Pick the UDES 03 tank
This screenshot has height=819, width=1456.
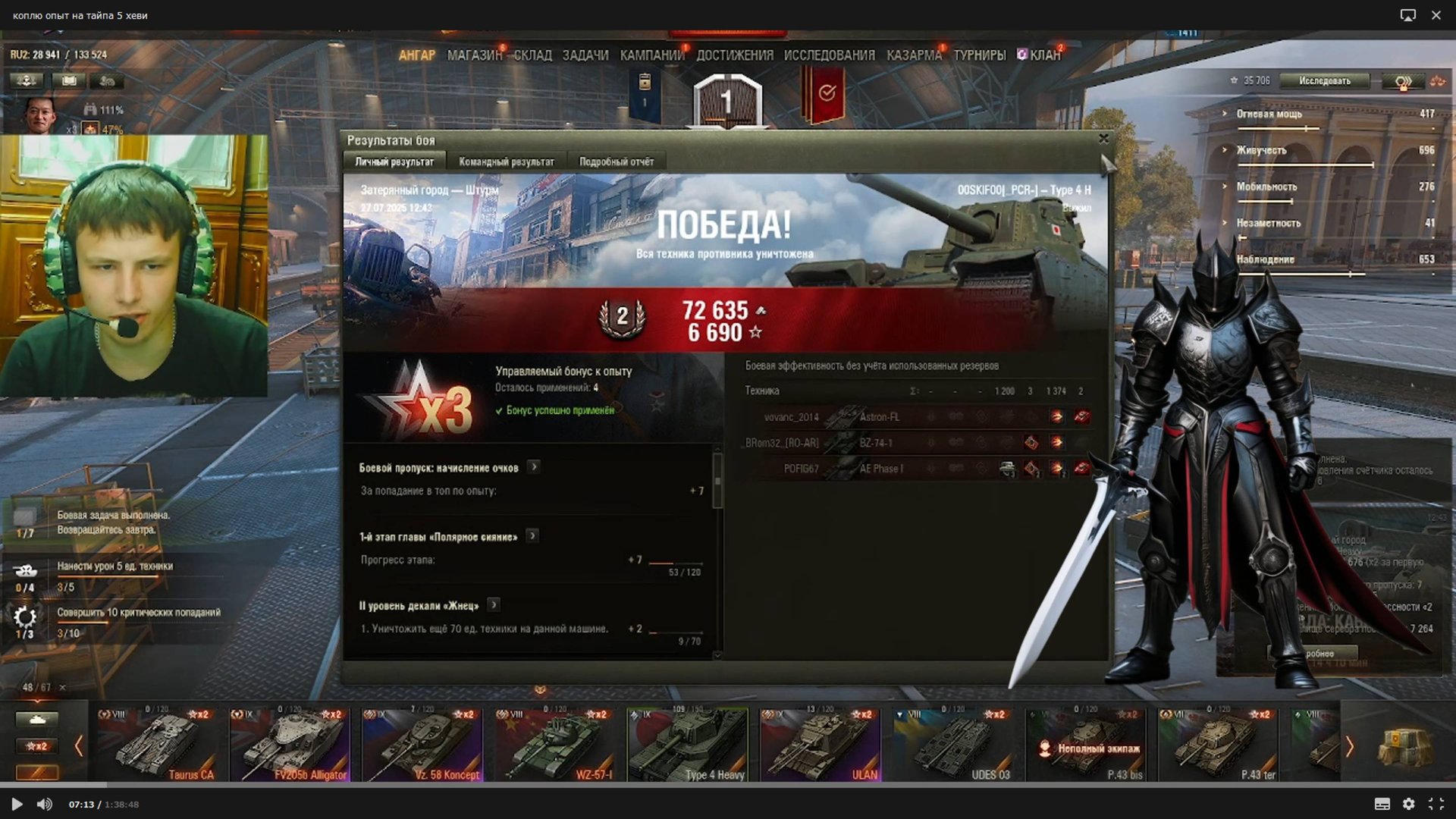click(952, 745)
